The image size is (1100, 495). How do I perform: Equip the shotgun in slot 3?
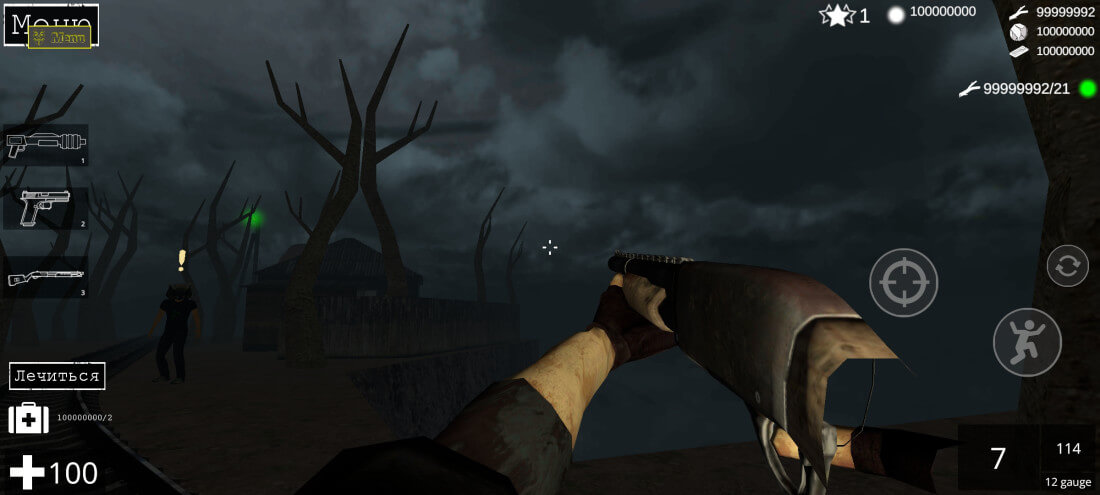click(x=45, y=277)
